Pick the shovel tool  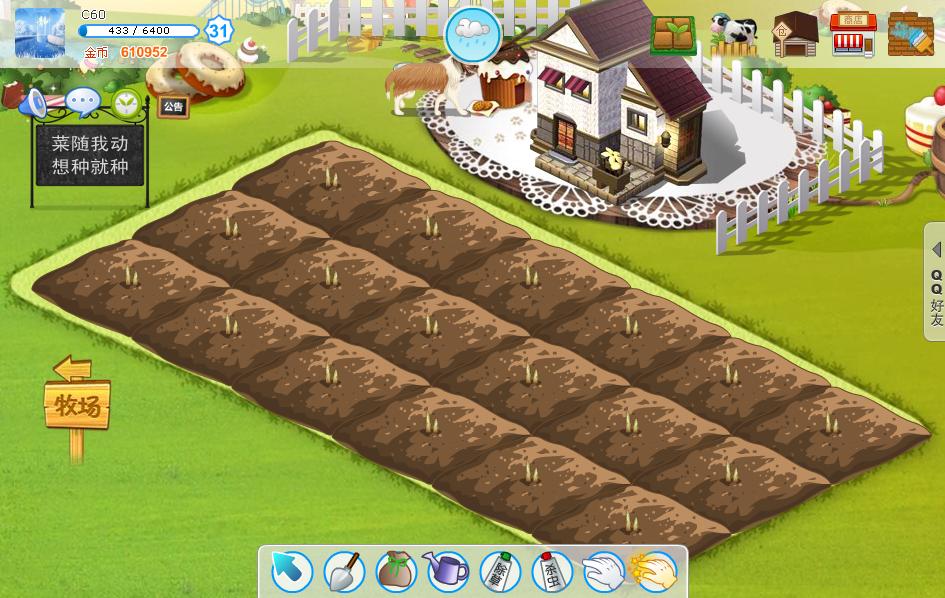(x=343, y=571)
